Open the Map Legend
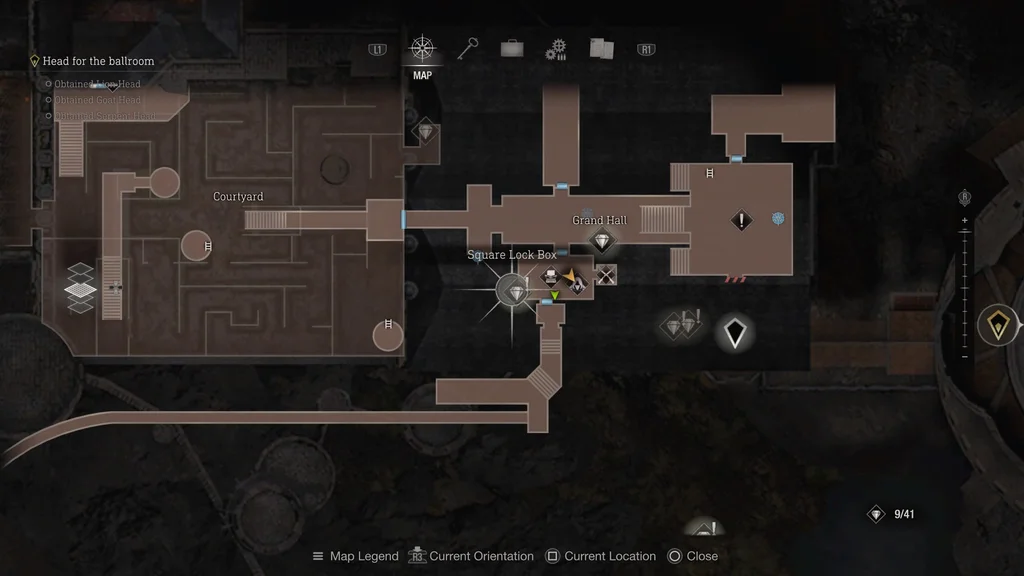This screenshot has width=1024, height=576. coord(355,556)
